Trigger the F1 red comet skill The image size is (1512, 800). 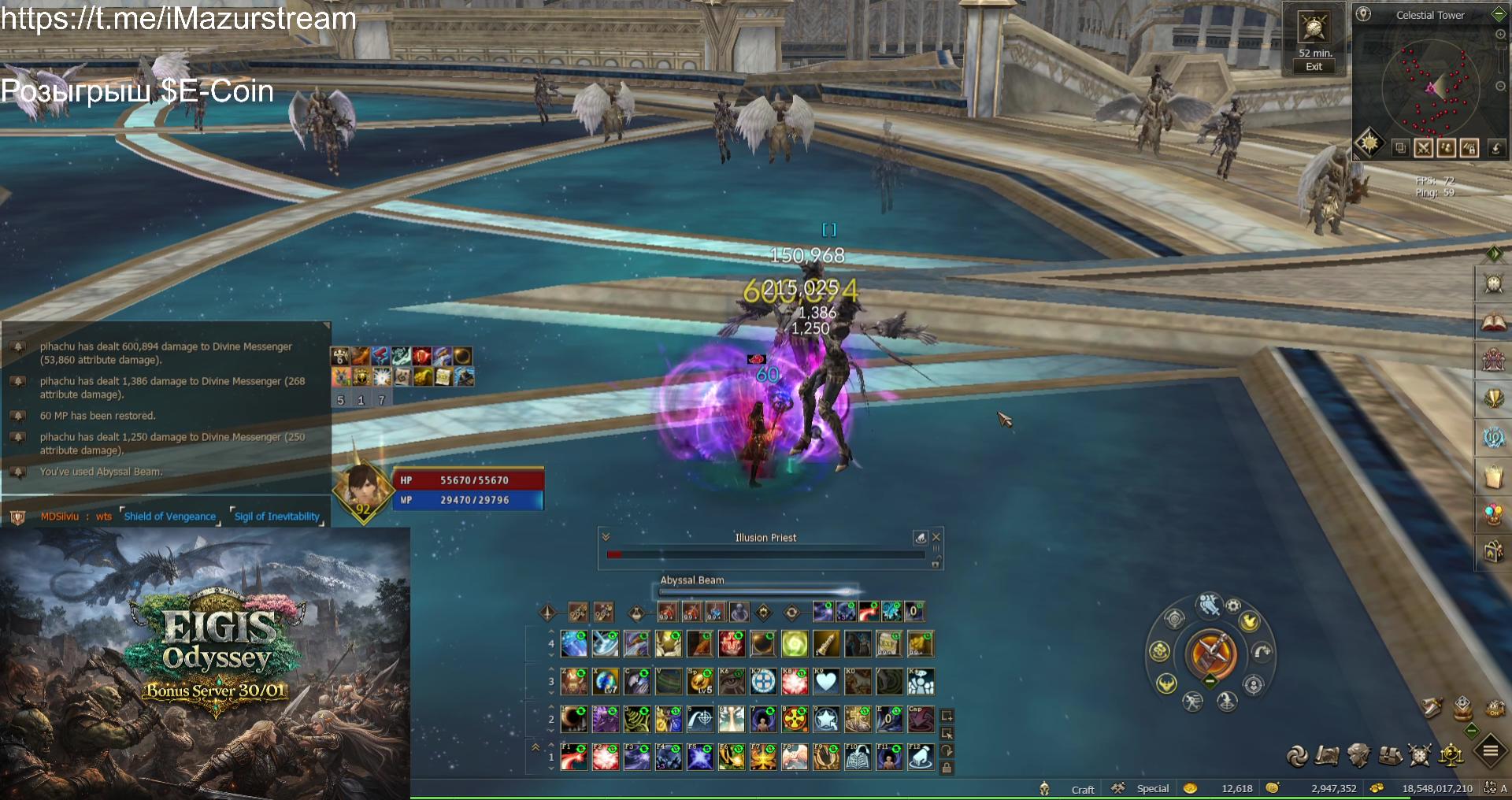(574, 757)
